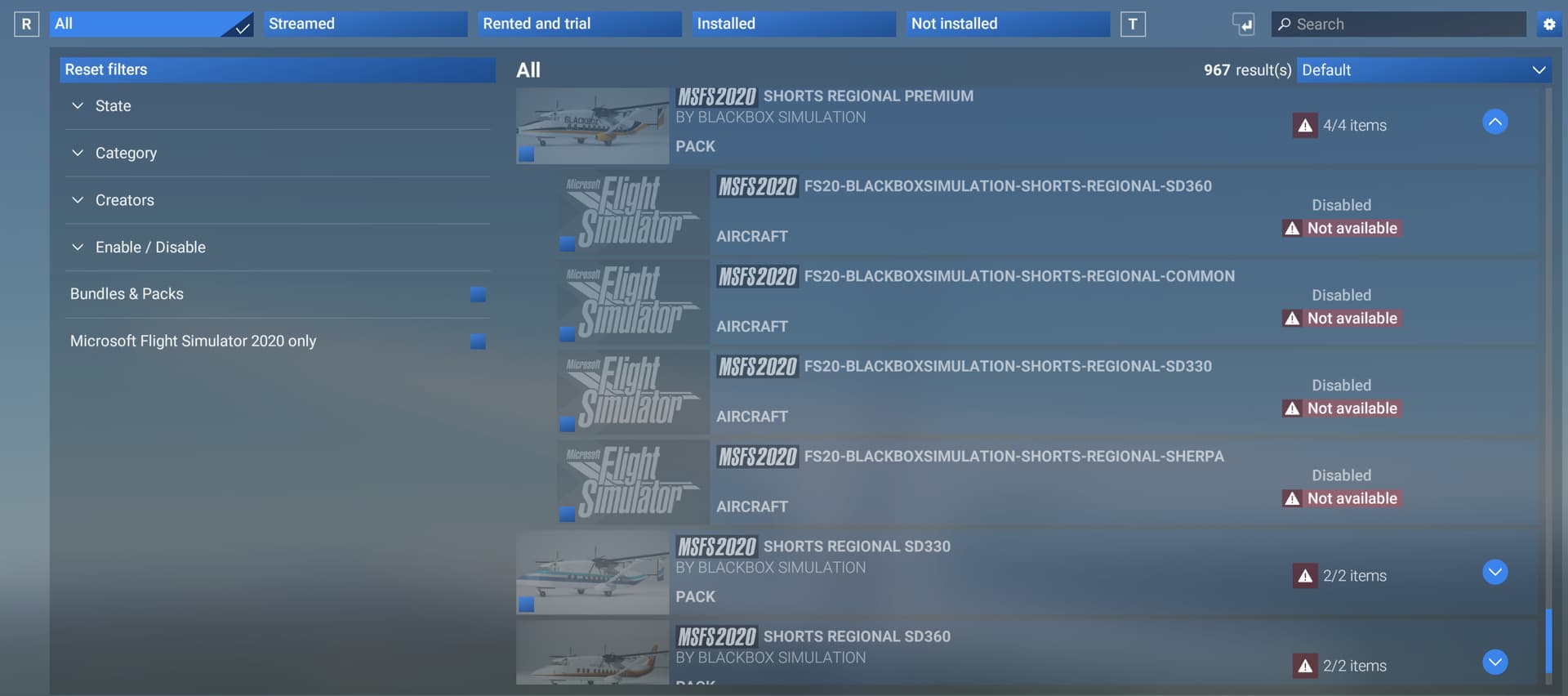Open the settings gear icon
The height and width of the screenshot is (696, 1568).
(x=1548, y=24)
